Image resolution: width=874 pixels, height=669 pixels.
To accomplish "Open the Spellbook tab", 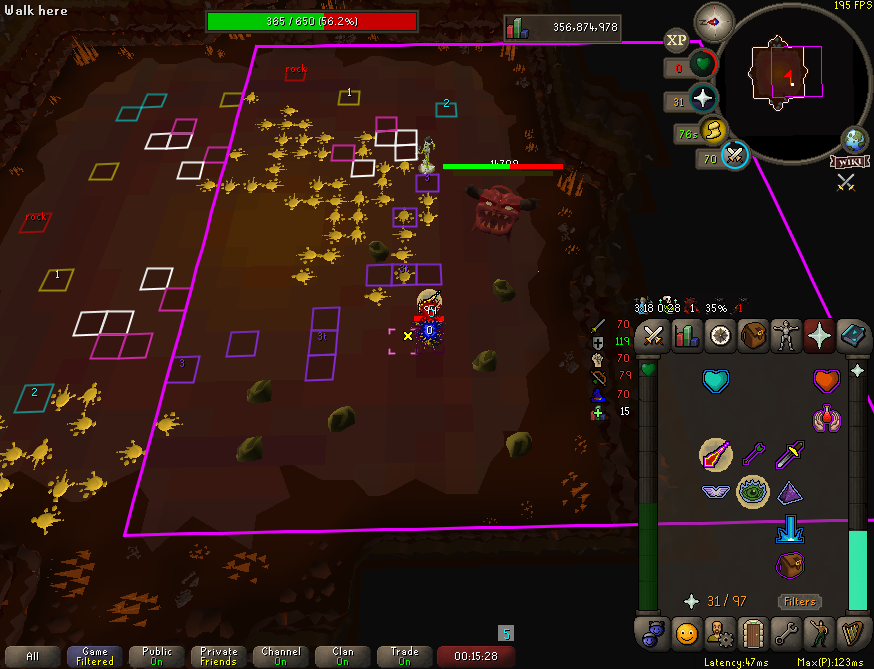I will click(852, 336).
